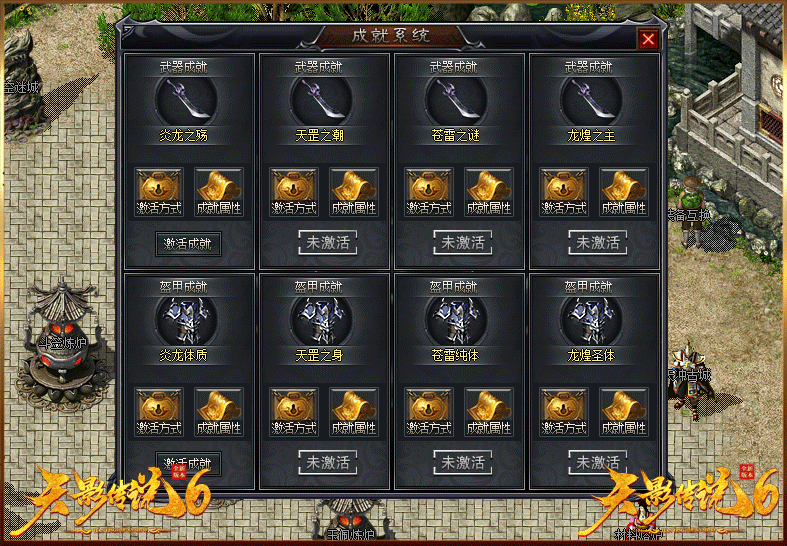Select the 未激活 button under 天罡之潮
Image resolution: width=787 pixels, height=546 pixels.
[327, 242]
